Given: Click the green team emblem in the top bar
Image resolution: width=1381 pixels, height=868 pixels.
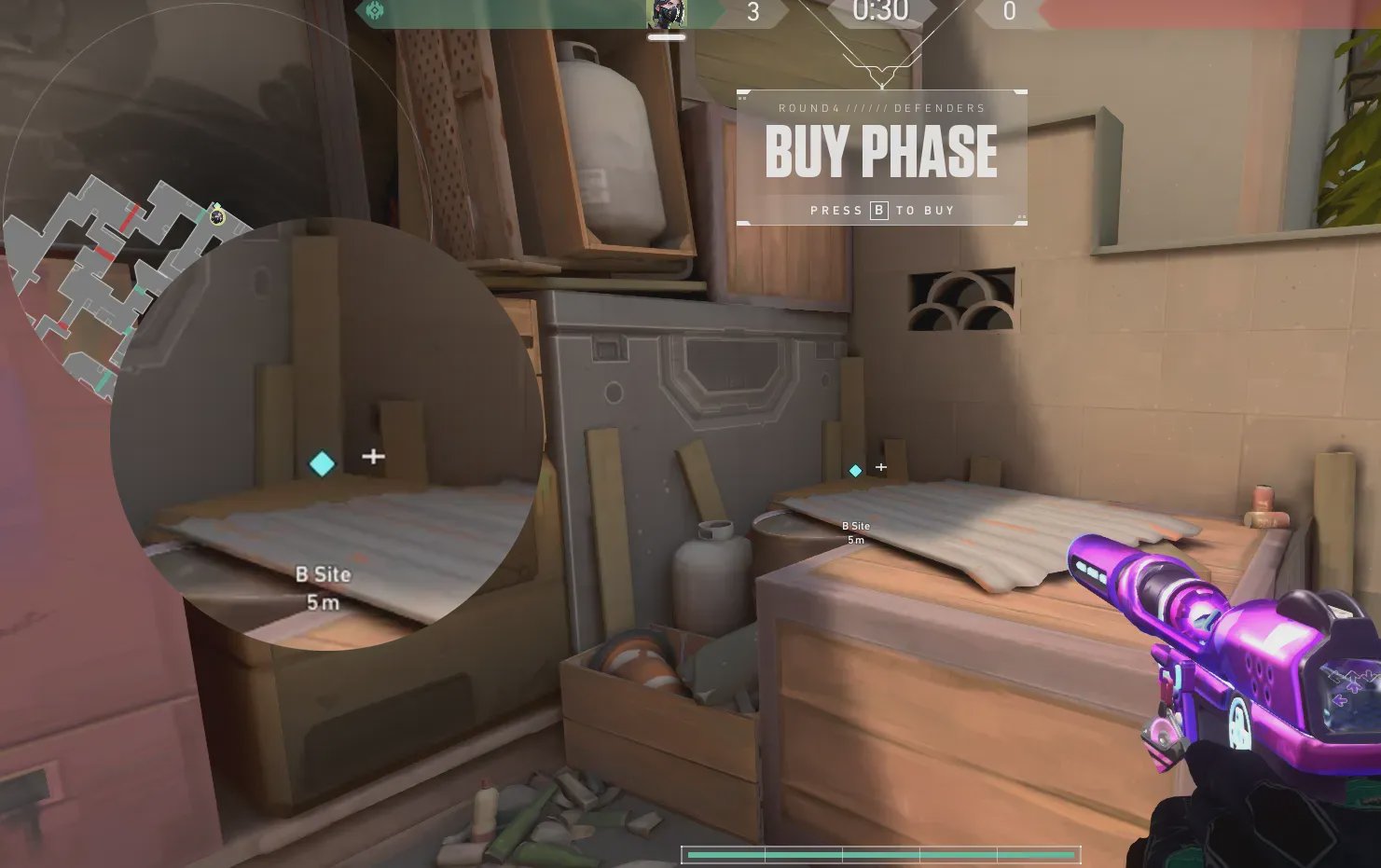Looking at the screenshot, I should (x=375, y=12).
